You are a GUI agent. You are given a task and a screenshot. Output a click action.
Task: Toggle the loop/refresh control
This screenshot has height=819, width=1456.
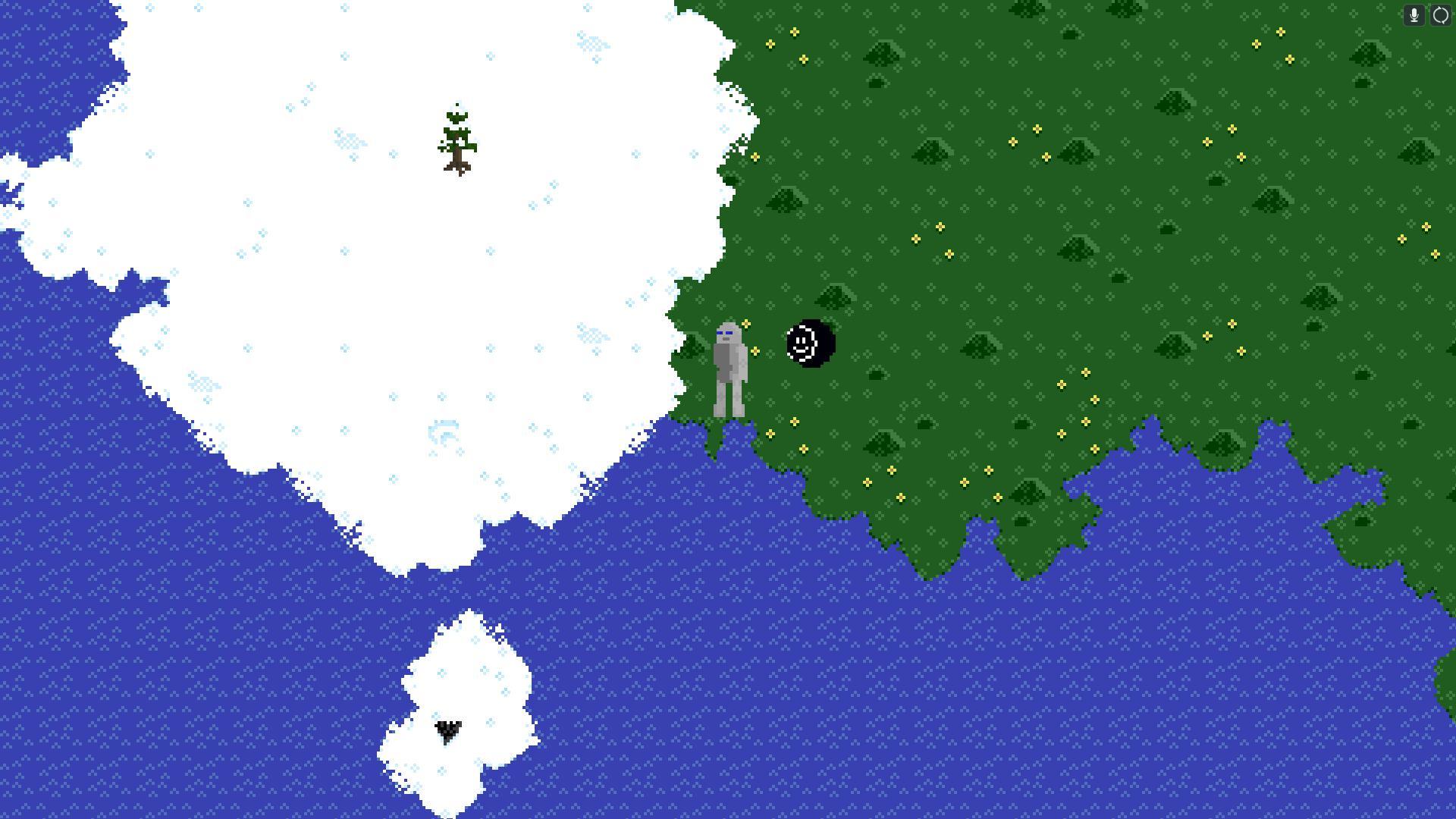coord(1440,15)
